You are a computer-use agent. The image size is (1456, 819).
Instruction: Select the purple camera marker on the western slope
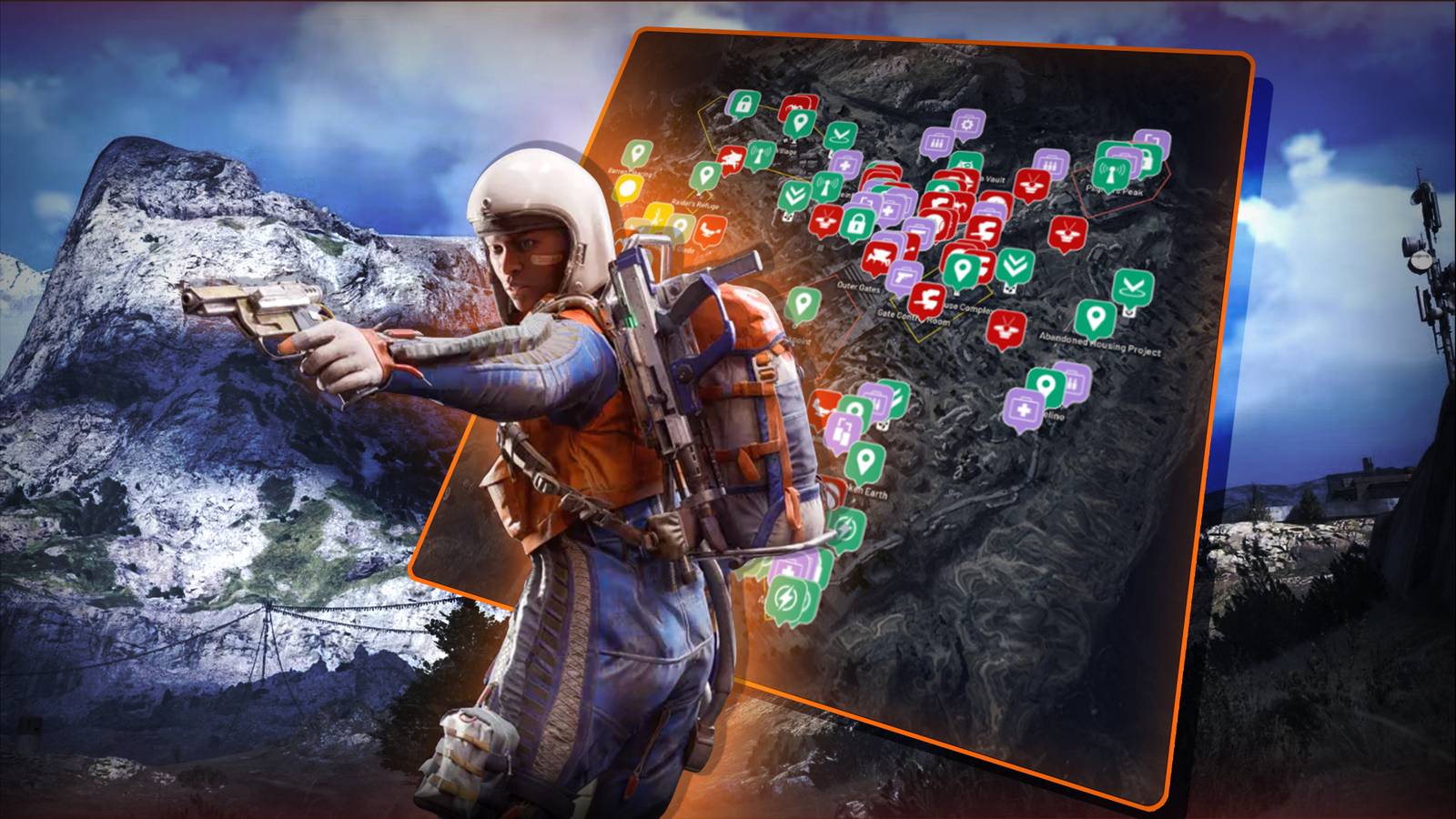(842, 430)
